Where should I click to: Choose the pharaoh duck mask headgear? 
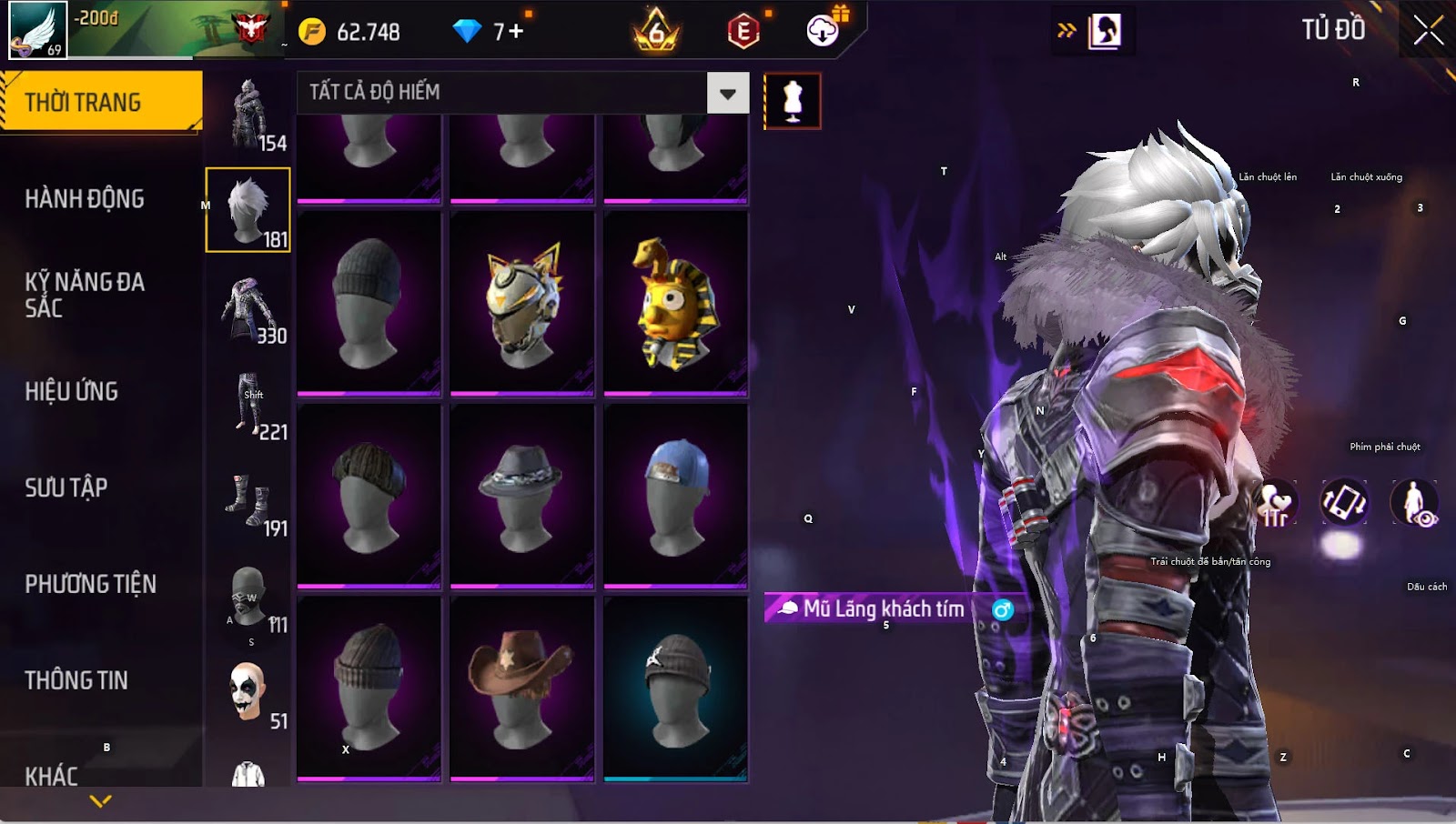pyautogui.click(x=675, y=304)
